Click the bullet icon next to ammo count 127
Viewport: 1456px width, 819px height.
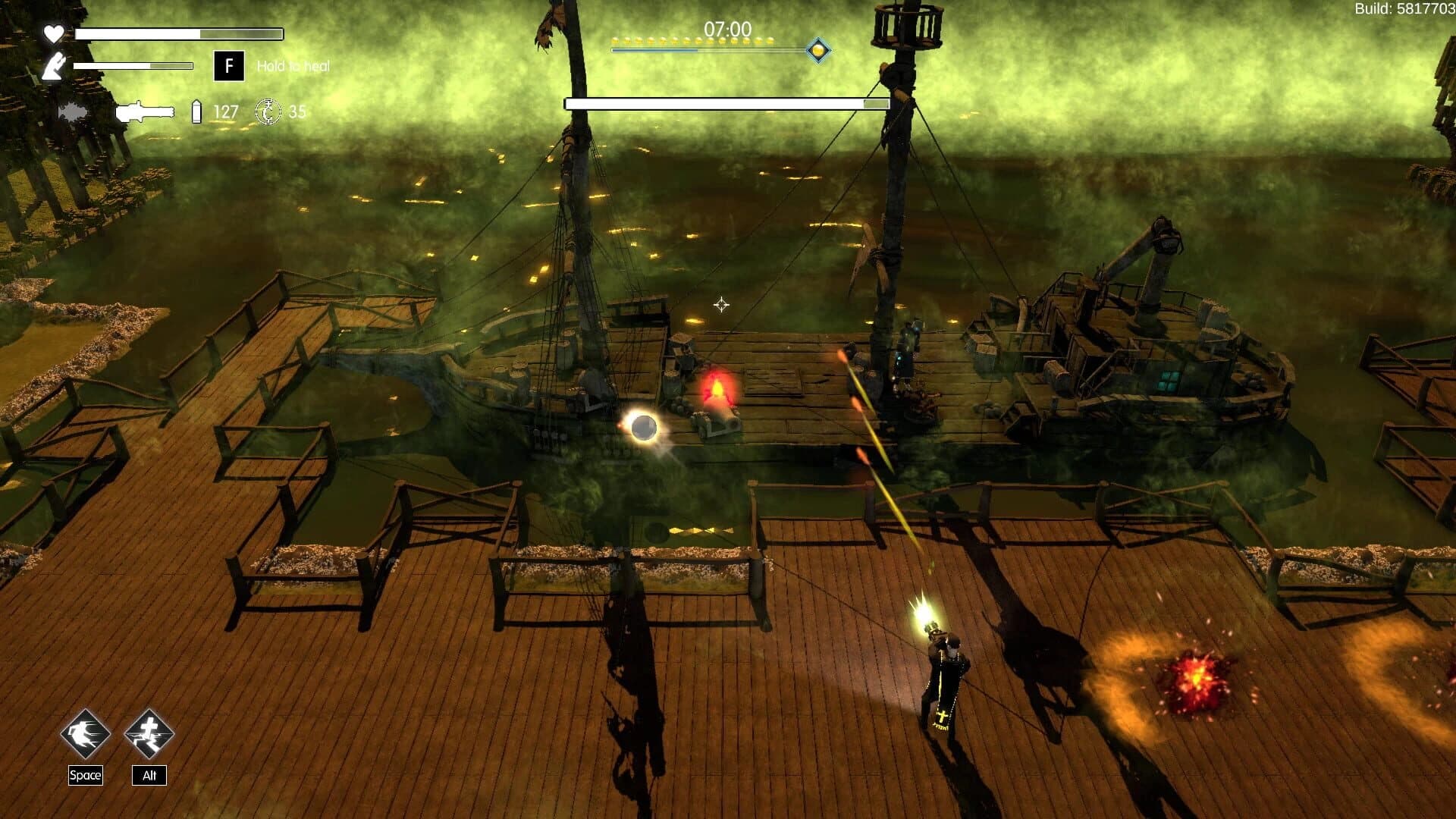tap(196, 112)
